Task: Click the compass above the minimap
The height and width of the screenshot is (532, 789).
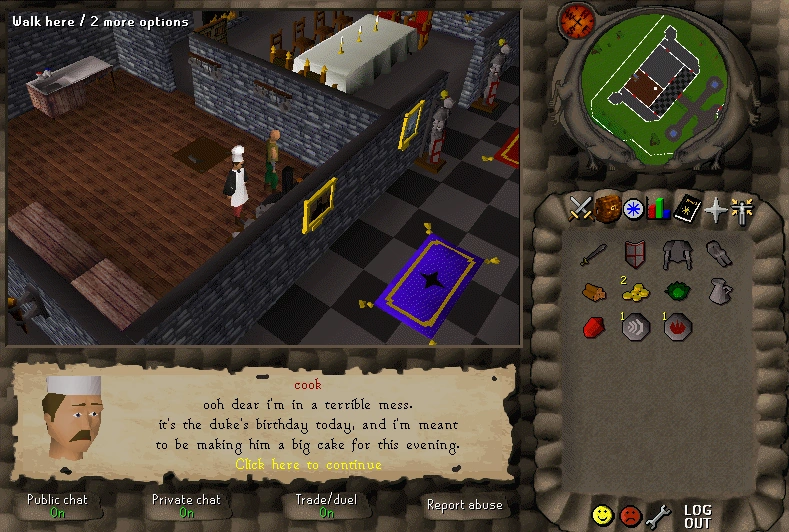Action: coord(576,19)
